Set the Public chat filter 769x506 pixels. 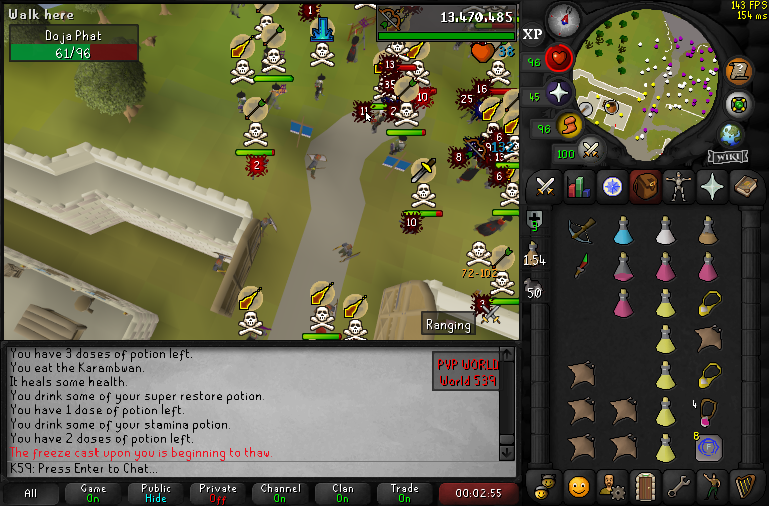click(x=156, y=493)
